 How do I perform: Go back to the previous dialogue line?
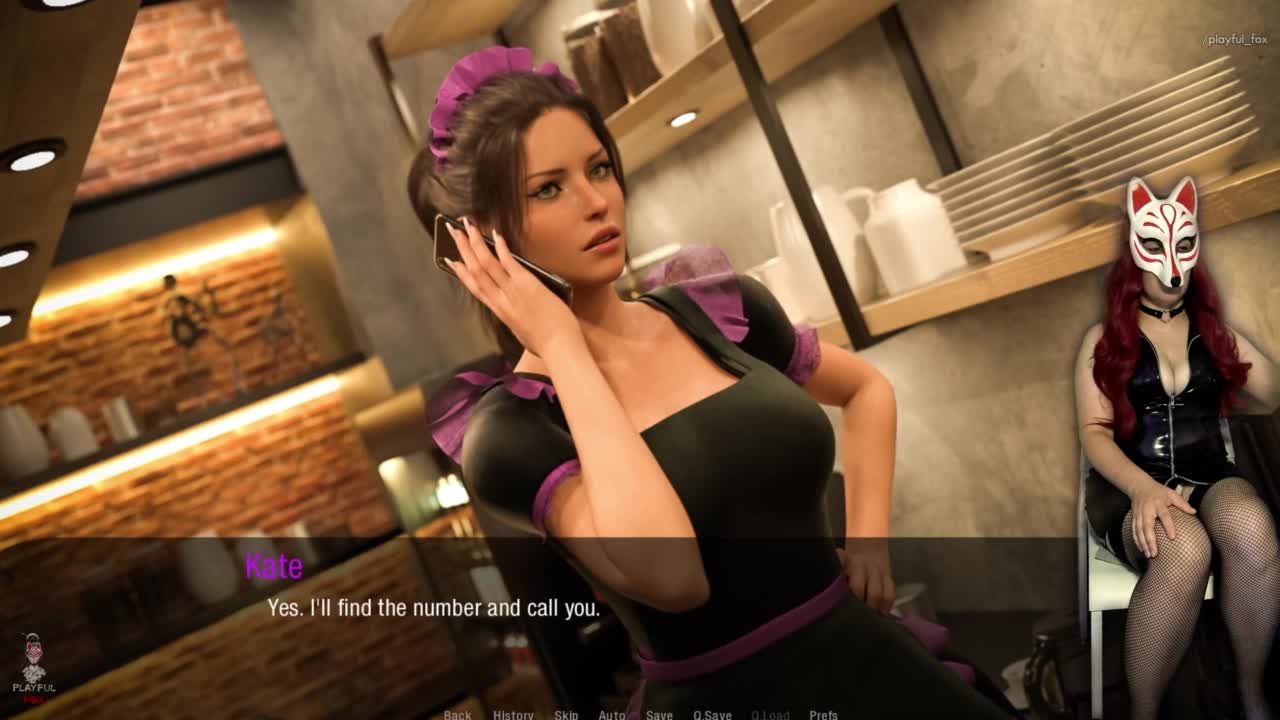(x=457, y=714)
